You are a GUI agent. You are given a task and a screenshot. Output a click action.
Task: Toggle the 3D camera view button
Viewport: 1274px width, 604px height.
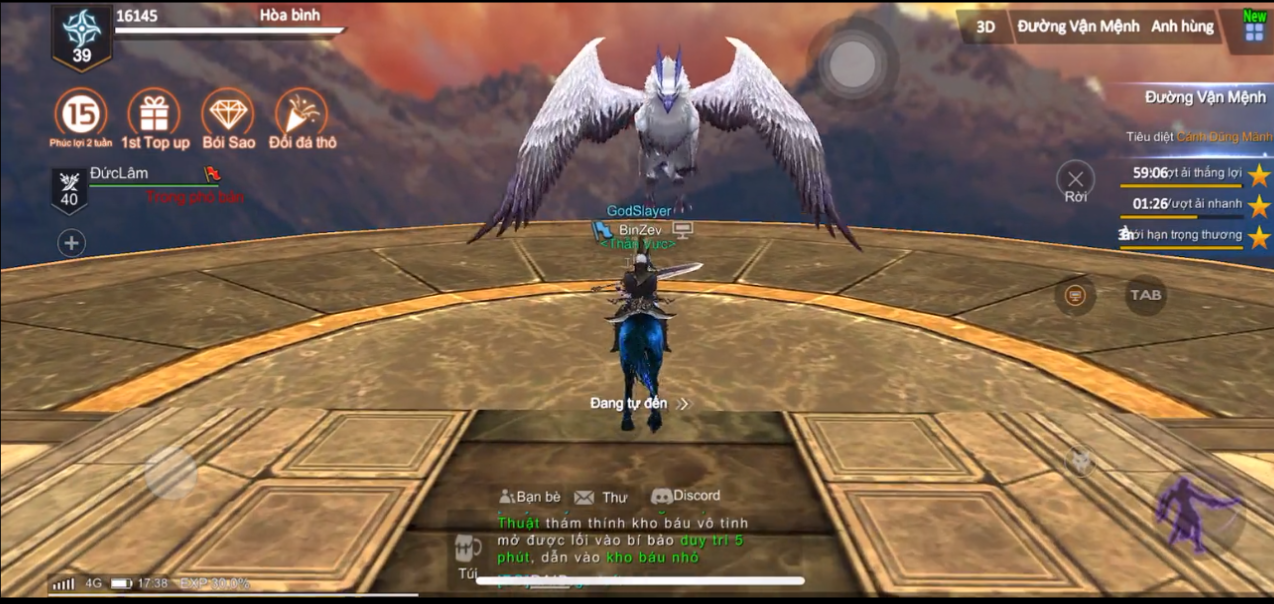pos(985,27)
